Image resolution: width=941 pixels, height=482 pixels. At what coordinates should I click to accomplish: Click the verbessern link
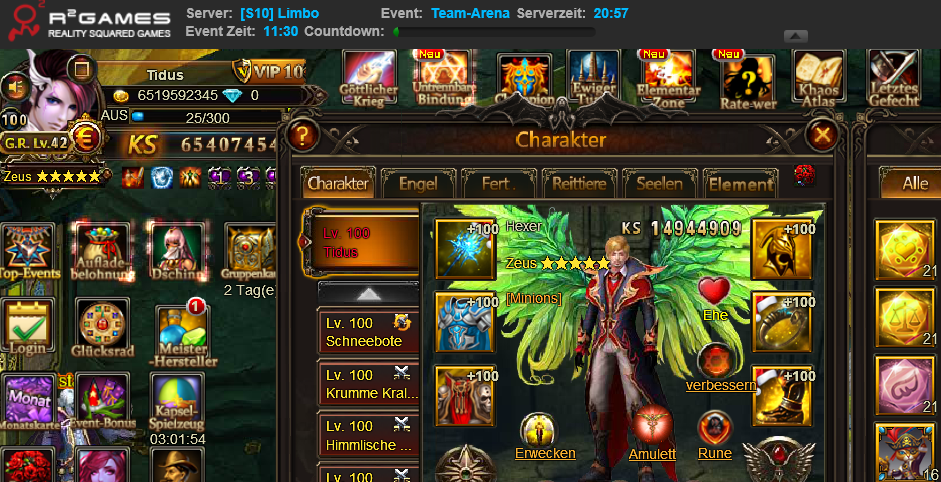[720, 385]
